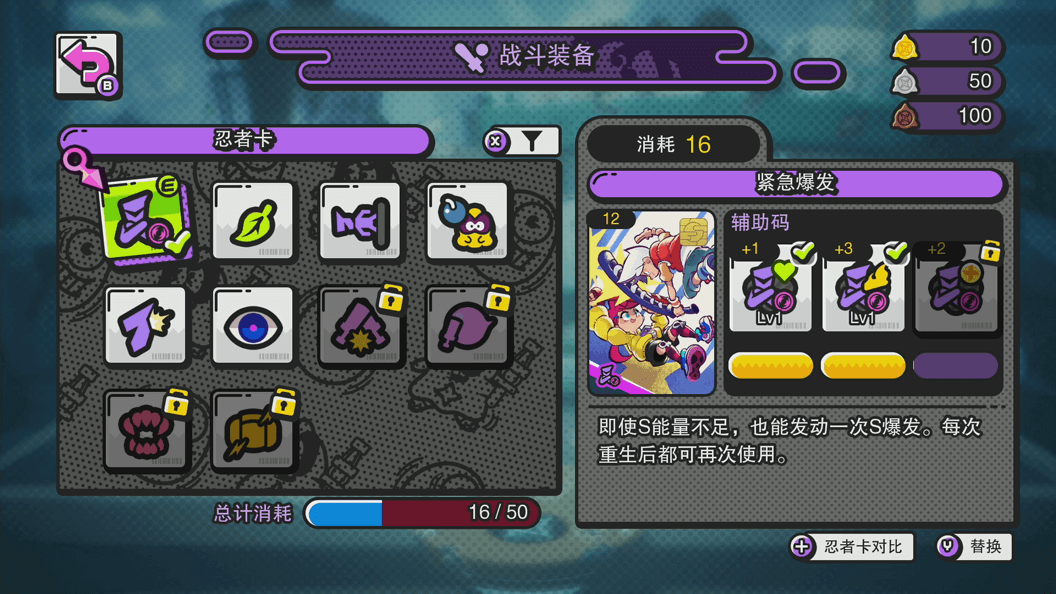Choose the blue eye ninja card
This screenshot has width=1056, height=594.
(x=254, y=326)
